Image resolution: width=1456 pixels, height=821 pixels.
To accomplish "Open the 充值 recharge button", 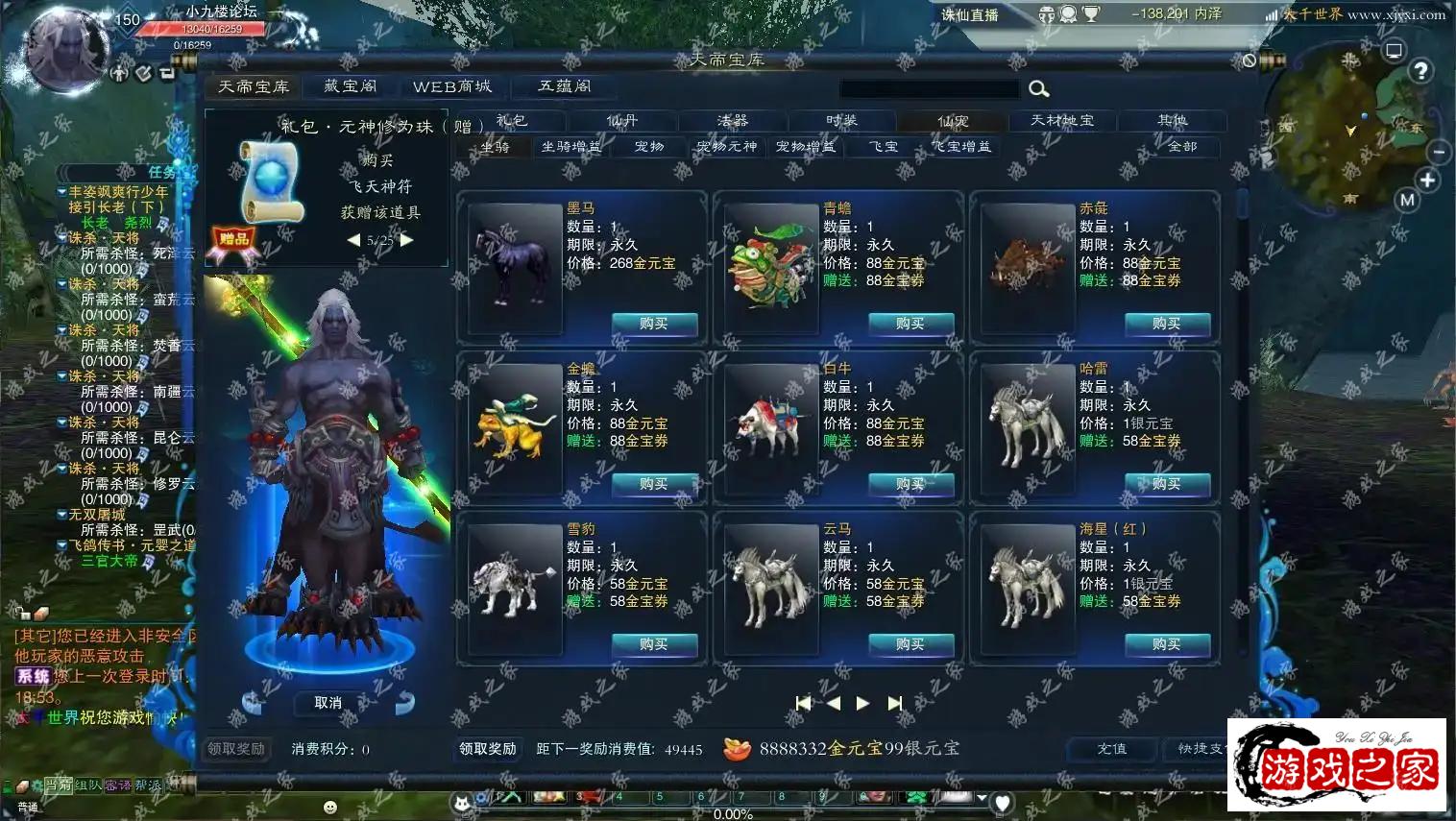I will (x=1112, y=749).
